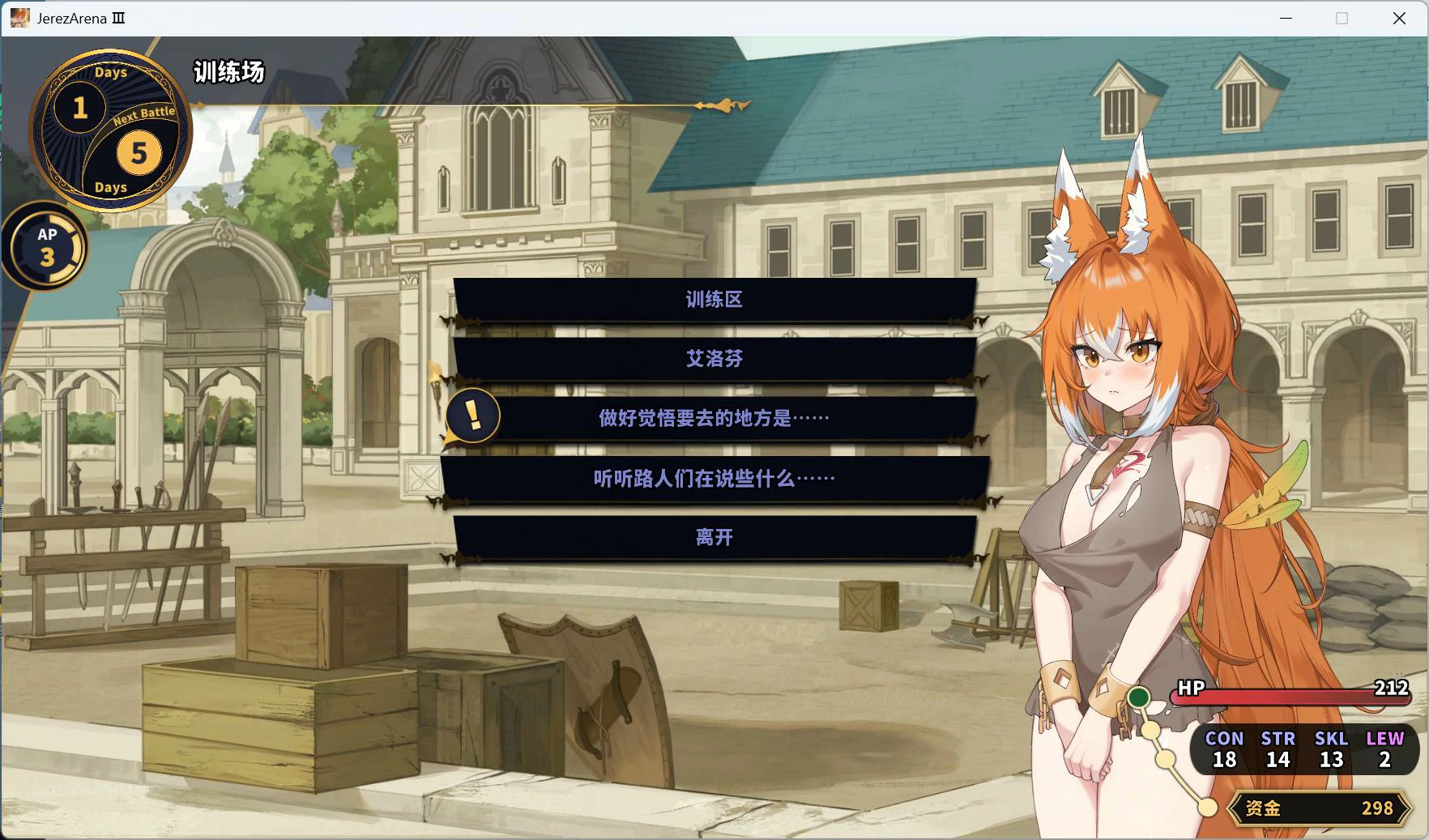Choose the 艾洛芬 option

click(713, 359)
